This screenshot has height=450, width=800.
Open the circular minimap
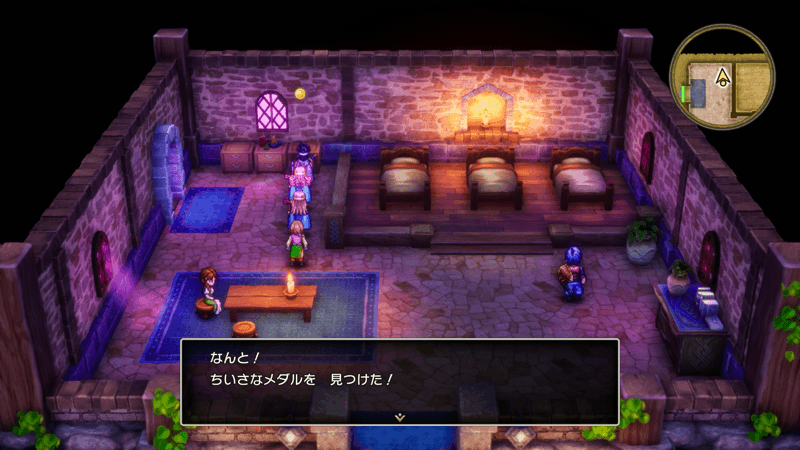click(x=722, y=77)
